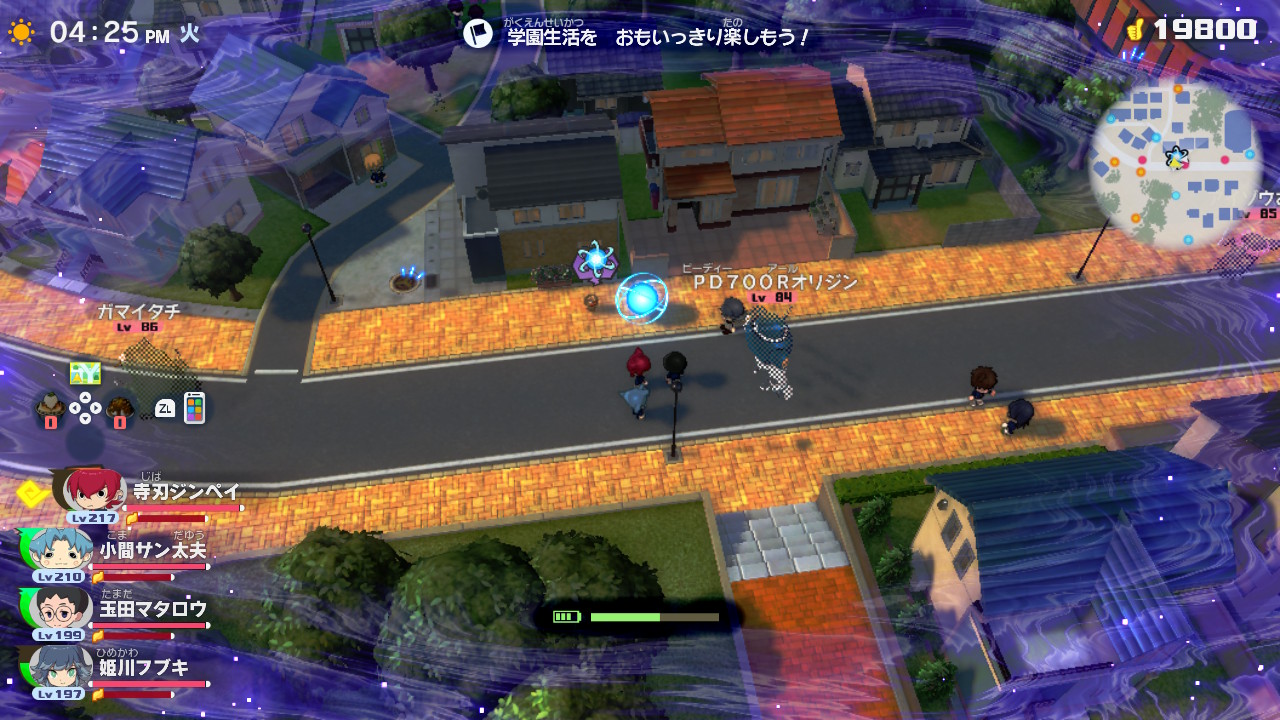Click the circular minimap
The height and width of the screenshot is (720, 1280).
1176,165
